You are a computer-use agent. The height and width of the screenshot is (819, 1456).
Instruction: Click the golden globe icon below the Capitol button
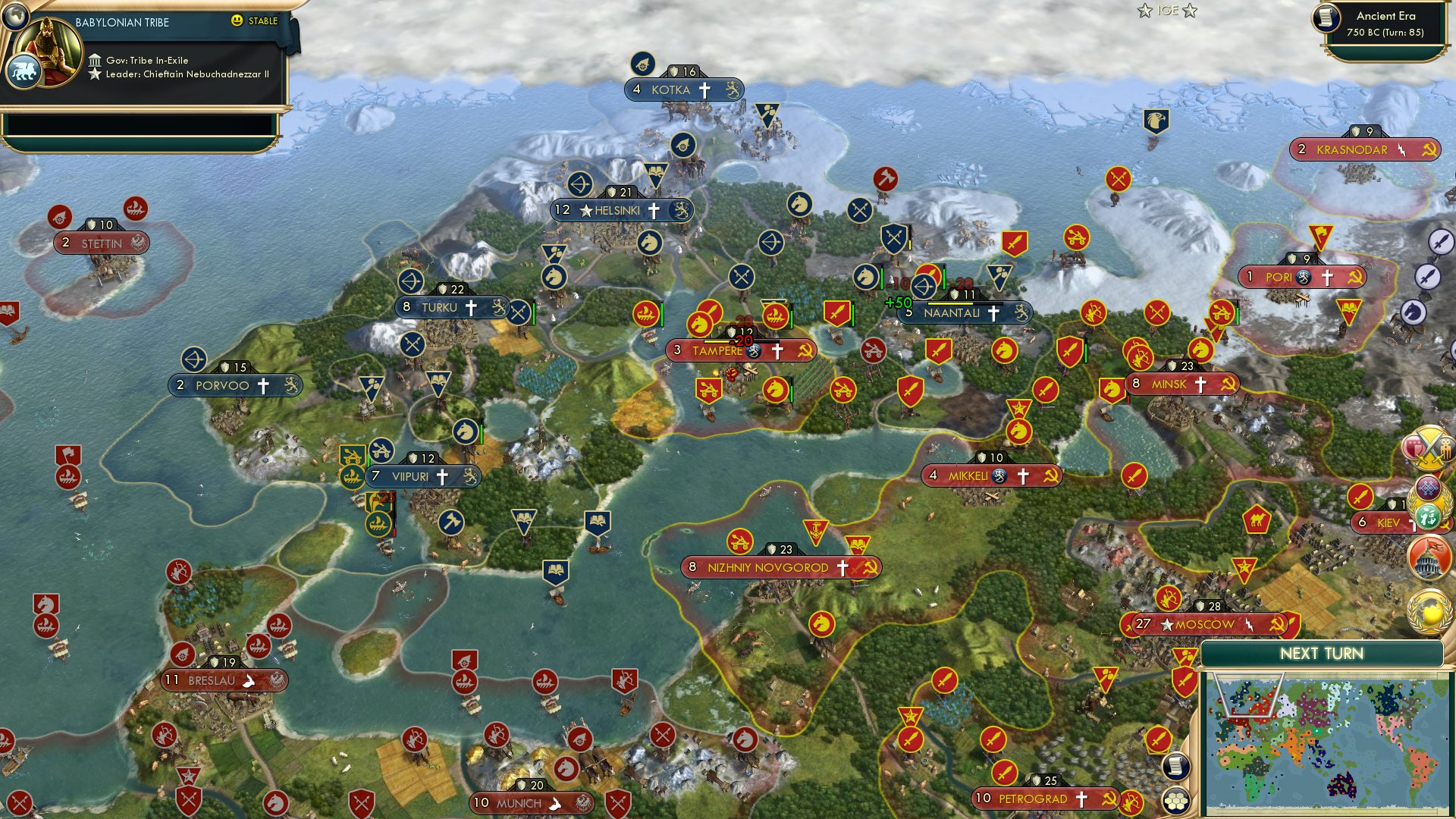point(1429,611)
